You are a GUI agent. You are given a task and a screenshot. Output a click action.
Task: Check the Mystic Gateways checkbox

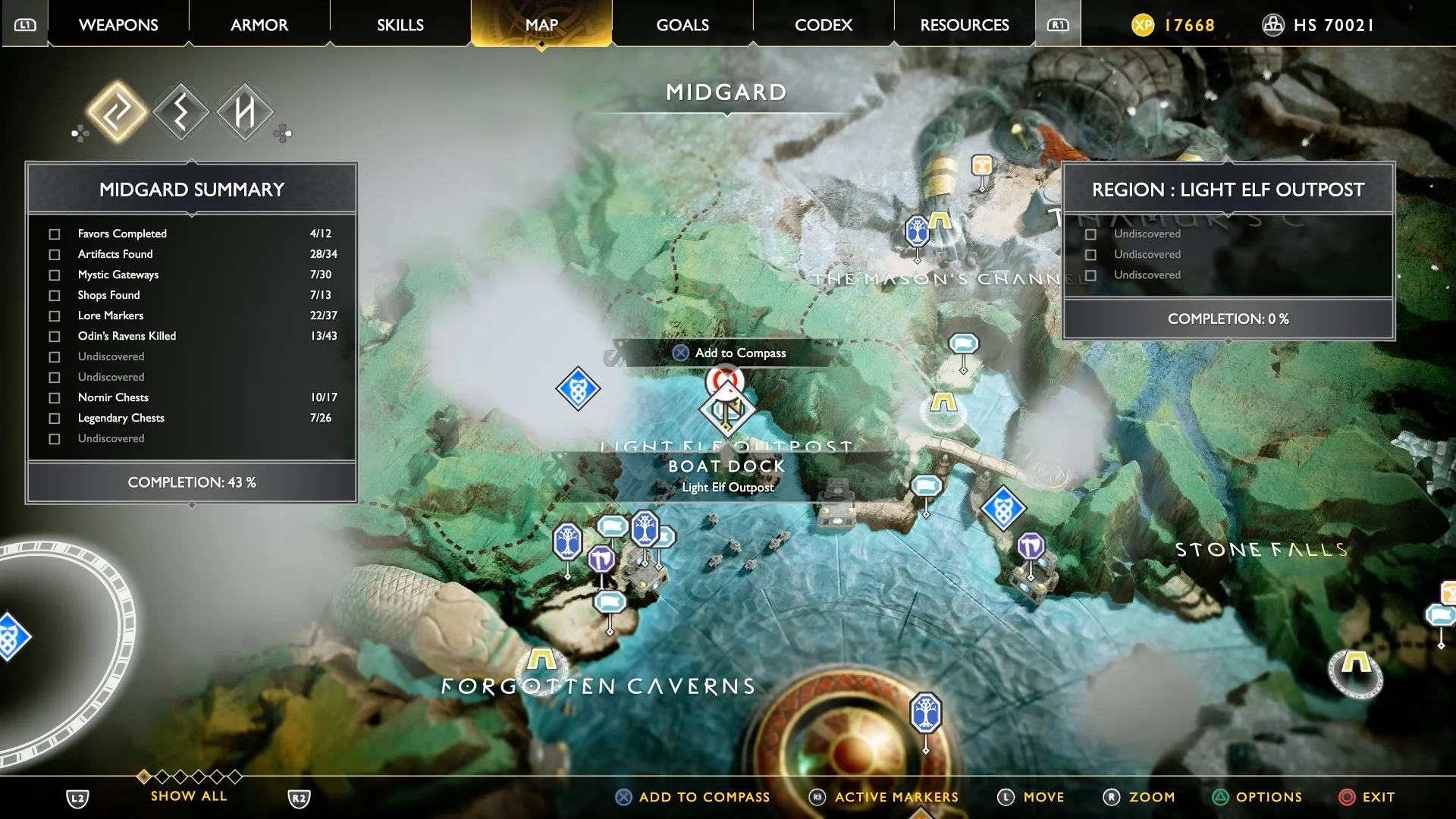54,275
